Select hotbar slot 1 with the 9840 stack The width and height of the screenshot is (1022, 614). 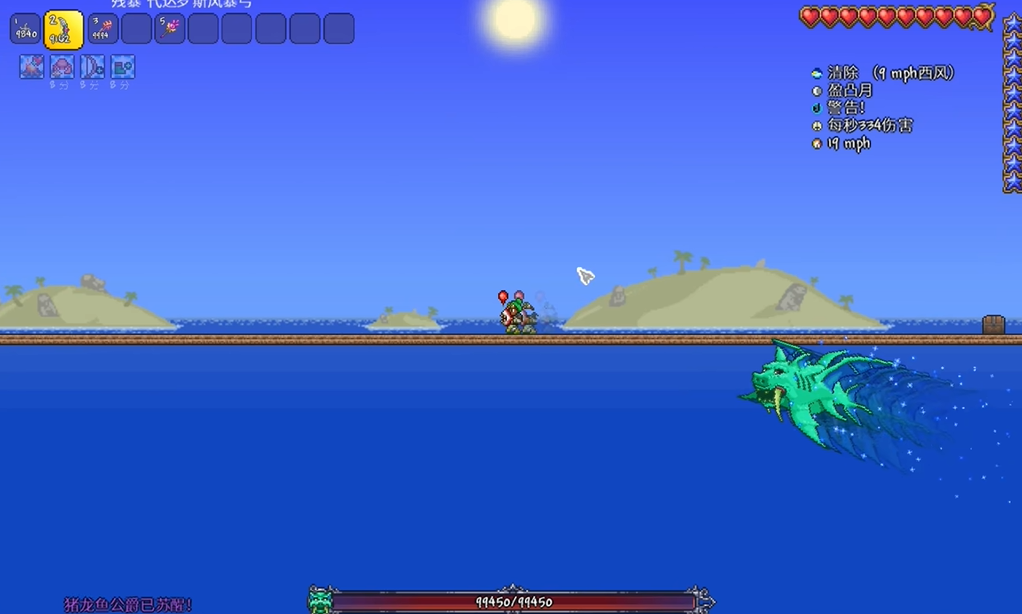(25, 29)
